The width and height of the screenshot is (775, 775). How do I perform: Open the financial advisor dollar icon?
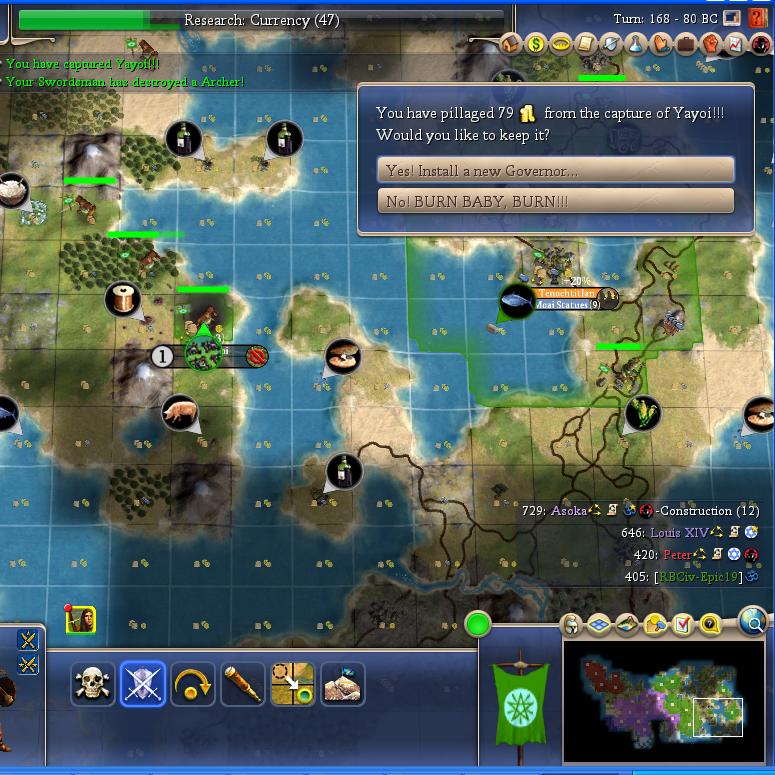[535, 45]
